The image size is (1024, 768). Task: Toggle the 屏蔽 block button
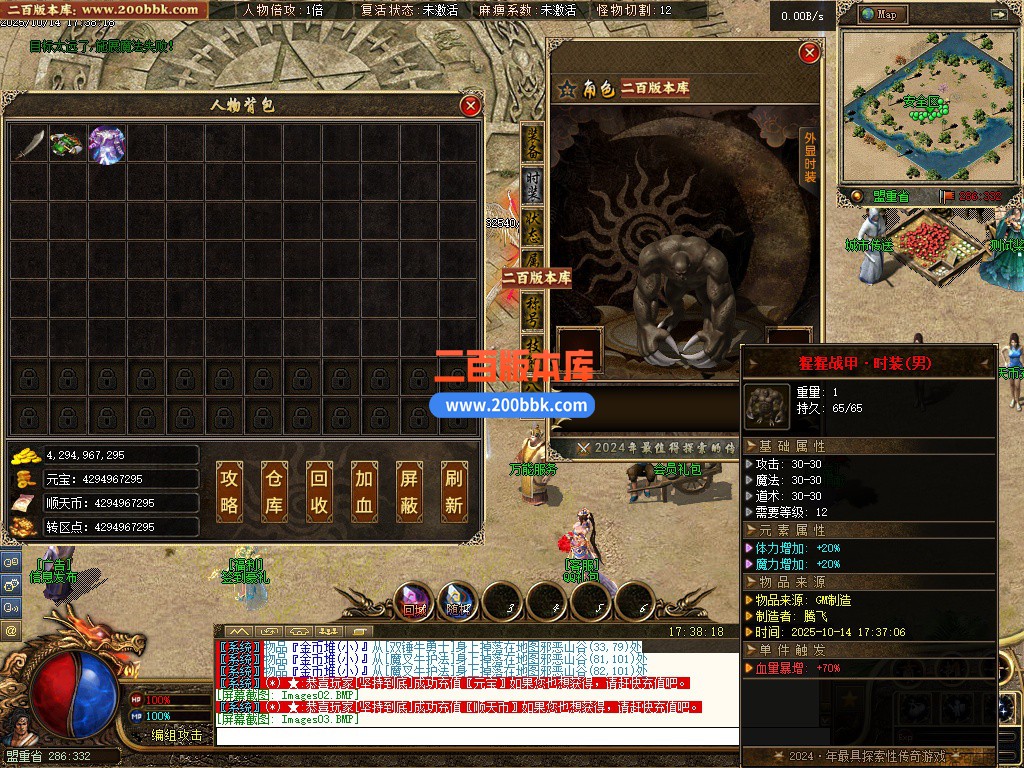point(408,492)
